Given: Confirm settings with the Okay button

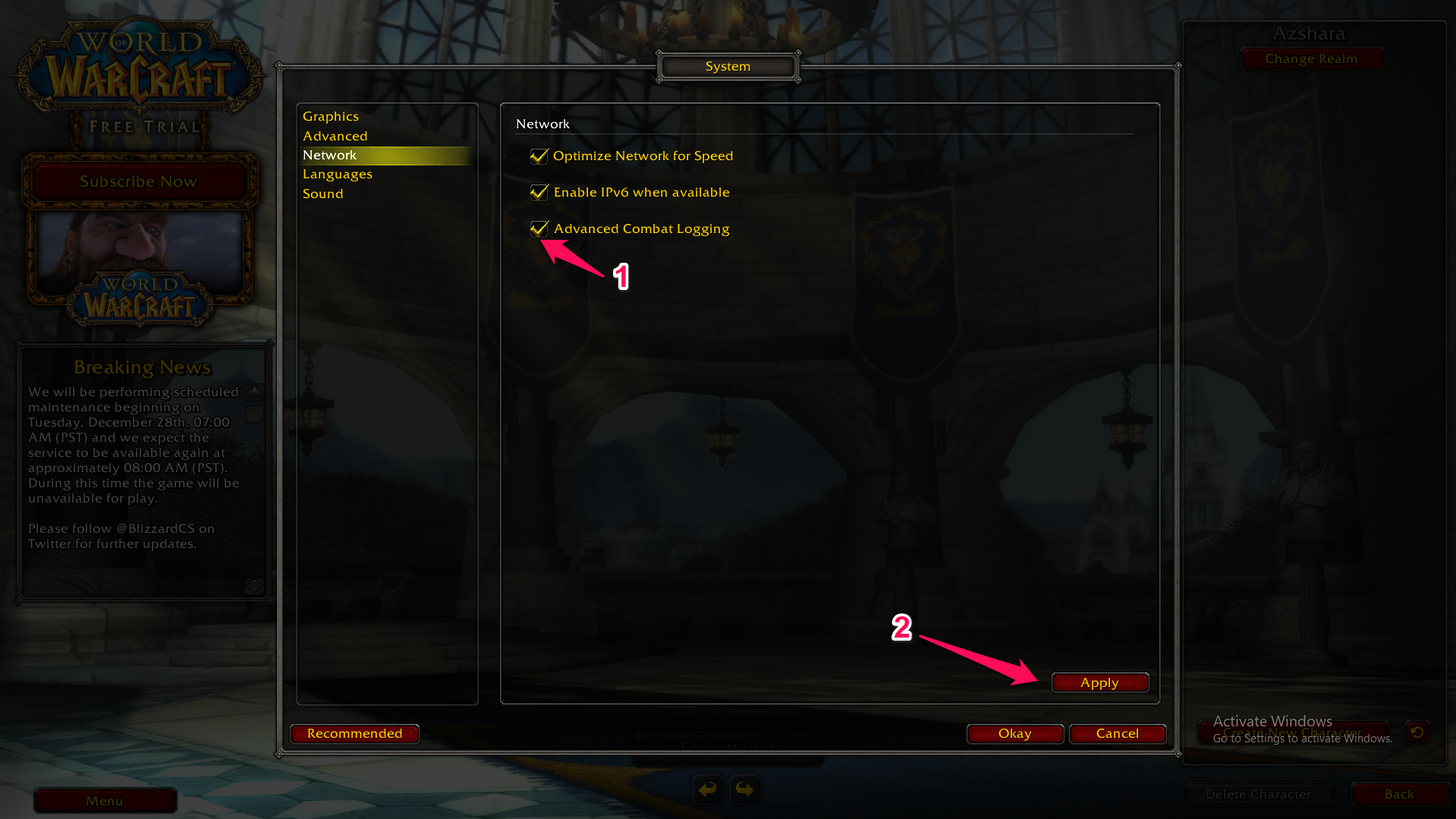Looking at the screenshot, I should (1014, 733).
